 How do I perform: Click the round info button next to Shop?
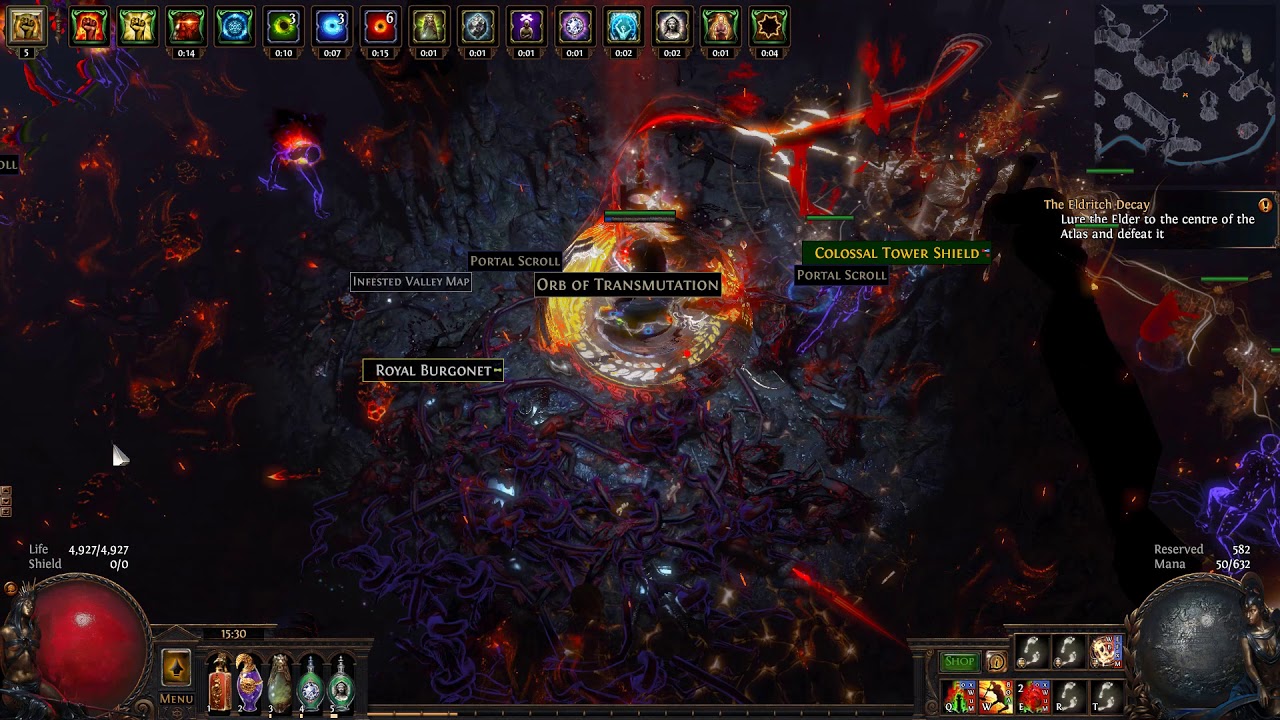996,661
